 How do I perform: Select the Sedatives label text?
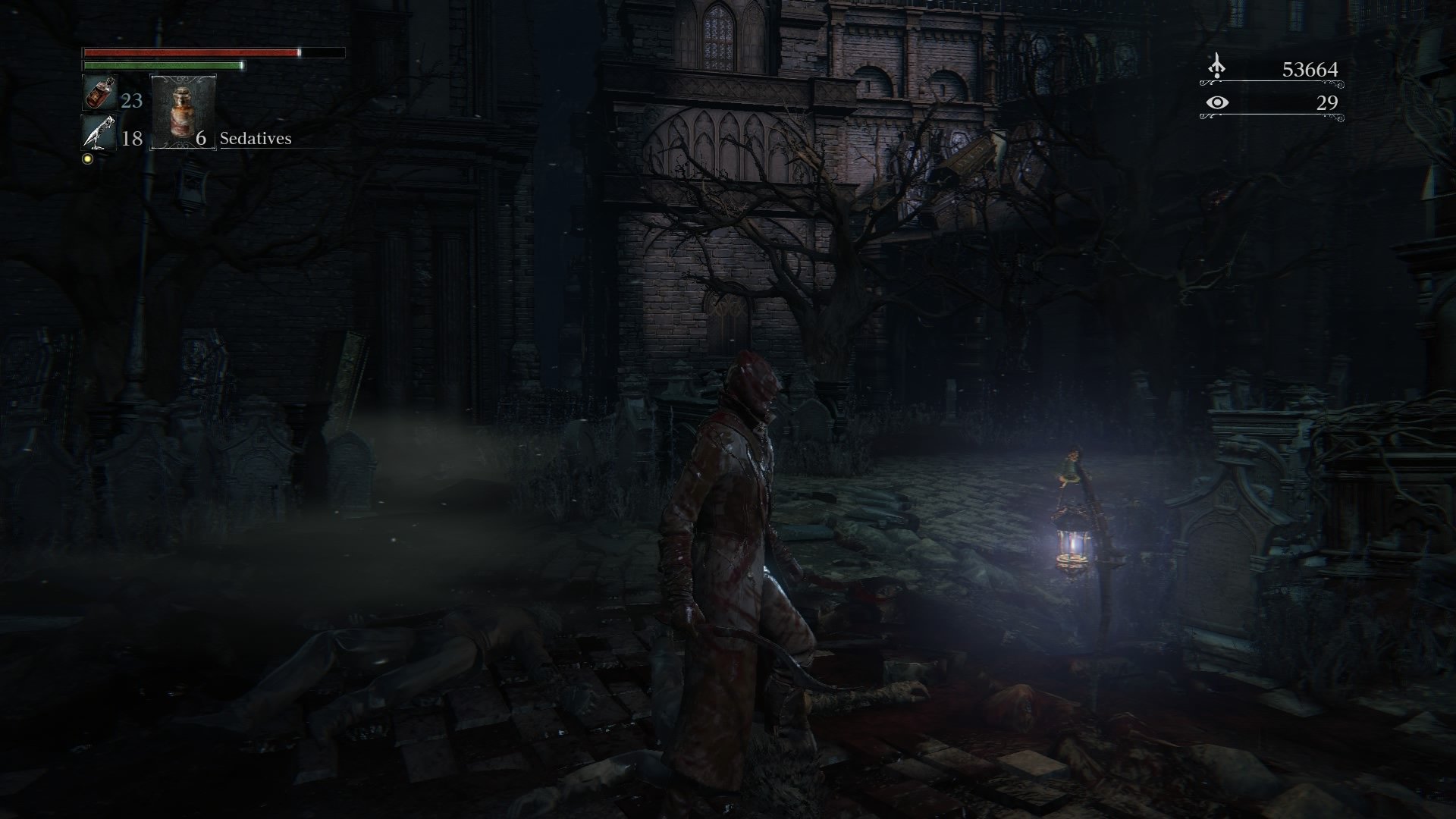(x=256, y=140)
